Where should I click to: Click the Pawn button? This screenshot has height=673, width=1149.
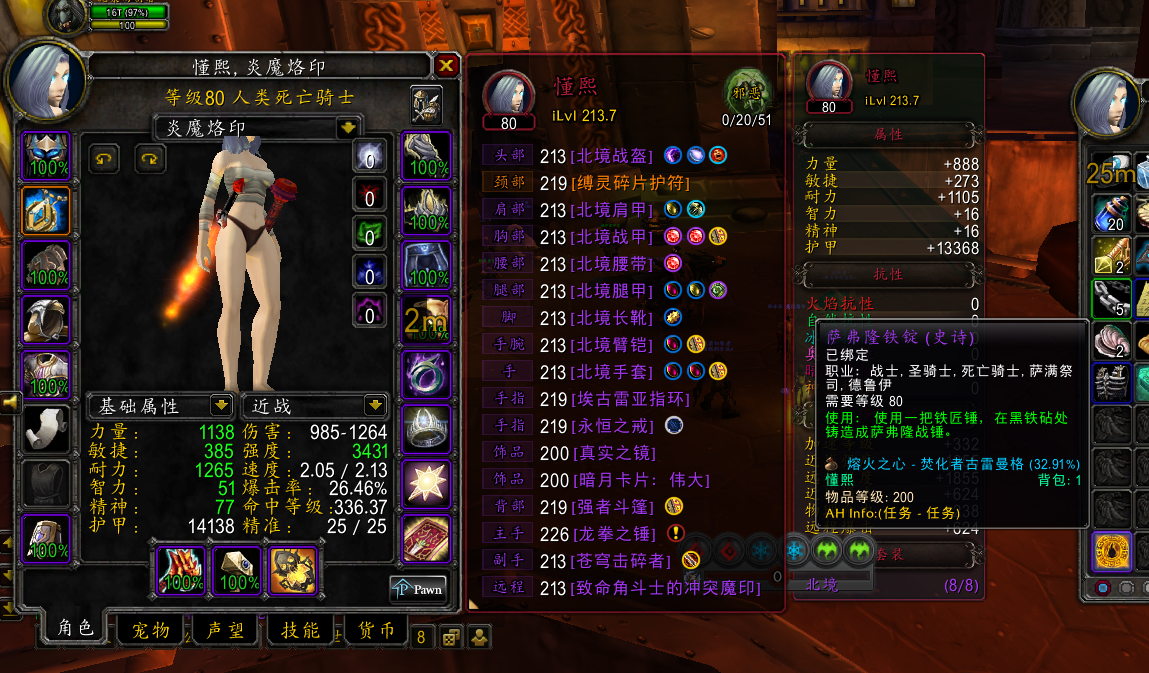(418, 589)
